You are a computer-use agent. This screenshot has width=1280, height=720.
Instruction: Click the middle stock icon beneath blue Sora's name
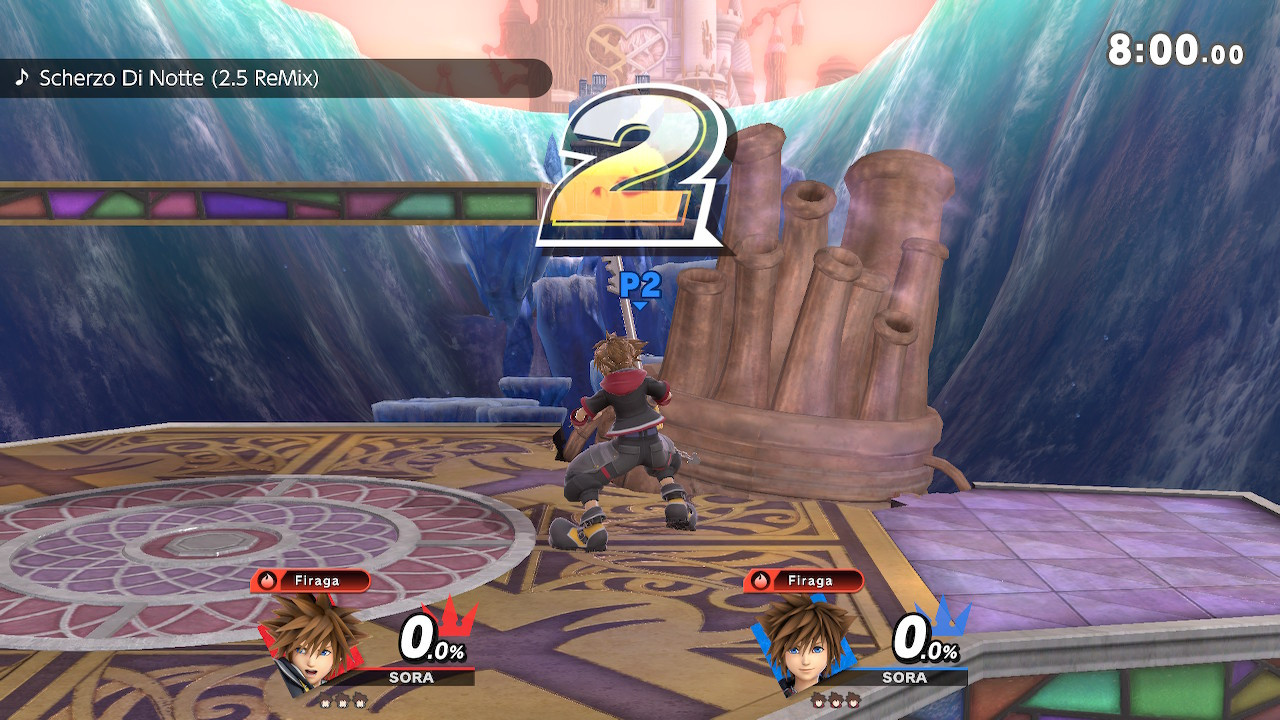835,702
